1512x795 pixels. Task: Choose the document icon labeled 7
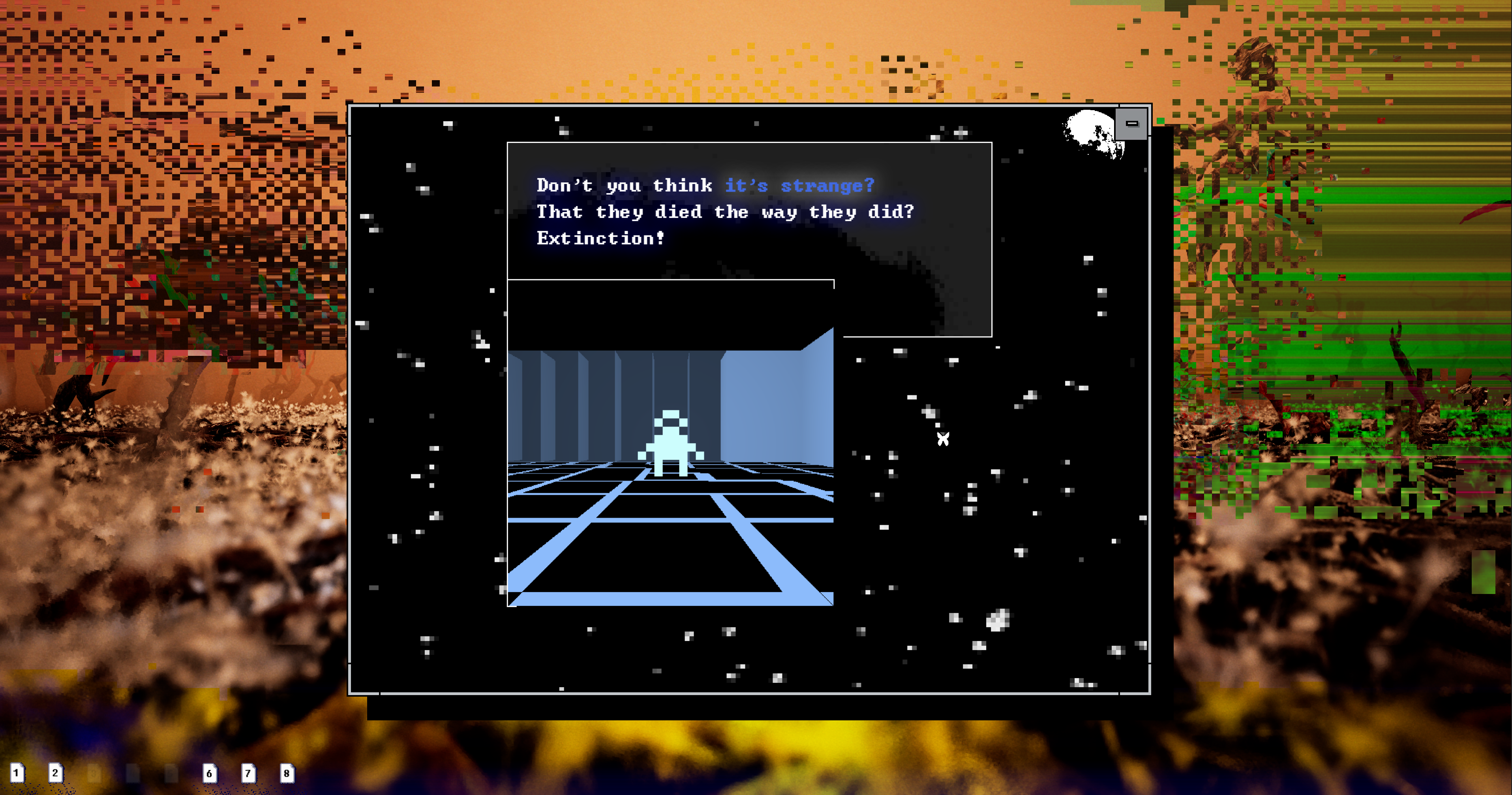[x=248, y=773]
